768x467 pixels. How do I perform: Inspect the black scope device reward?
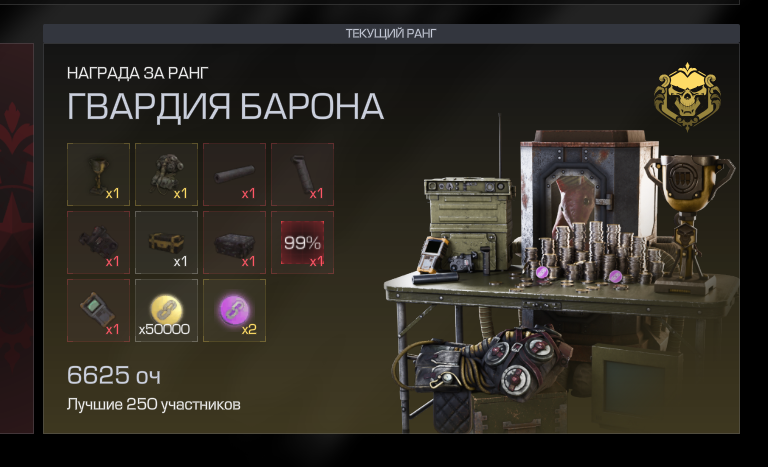point(98,242)
